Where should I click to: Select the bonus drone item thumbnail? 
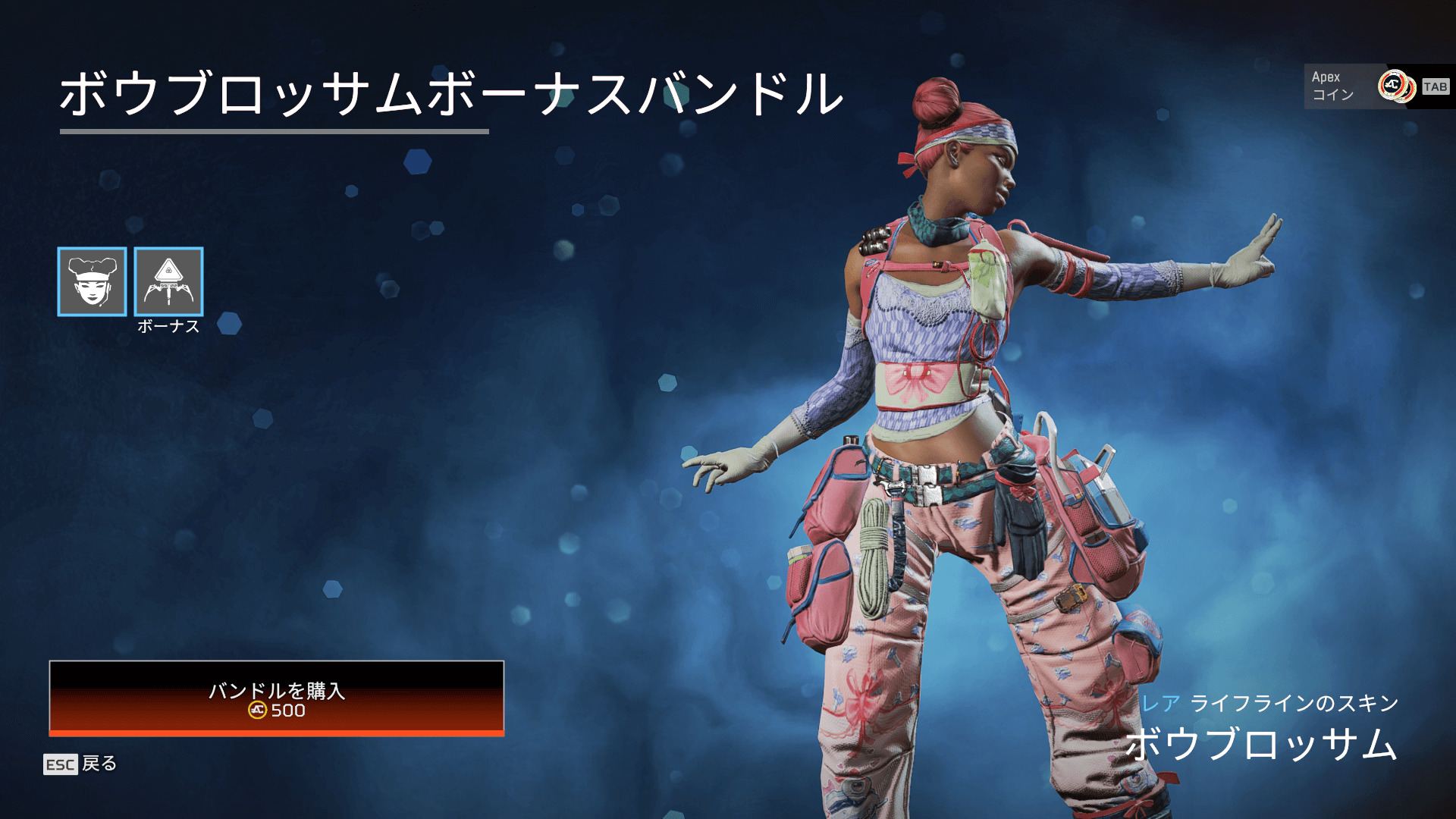168,281
